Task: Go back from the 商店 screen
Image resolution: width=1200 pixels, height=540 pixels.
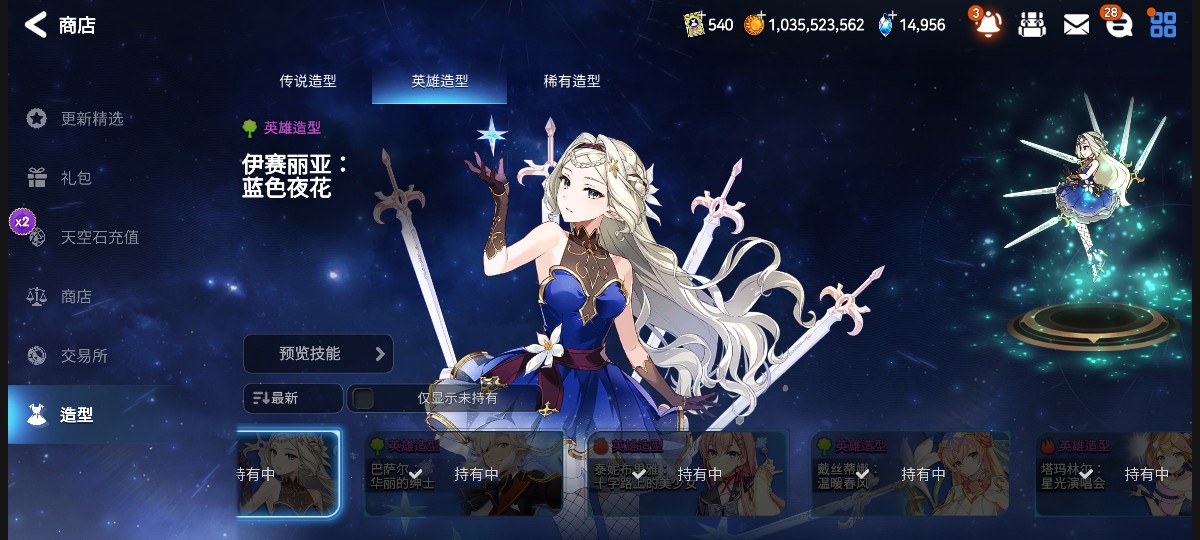Action: [x=36, y=25]
